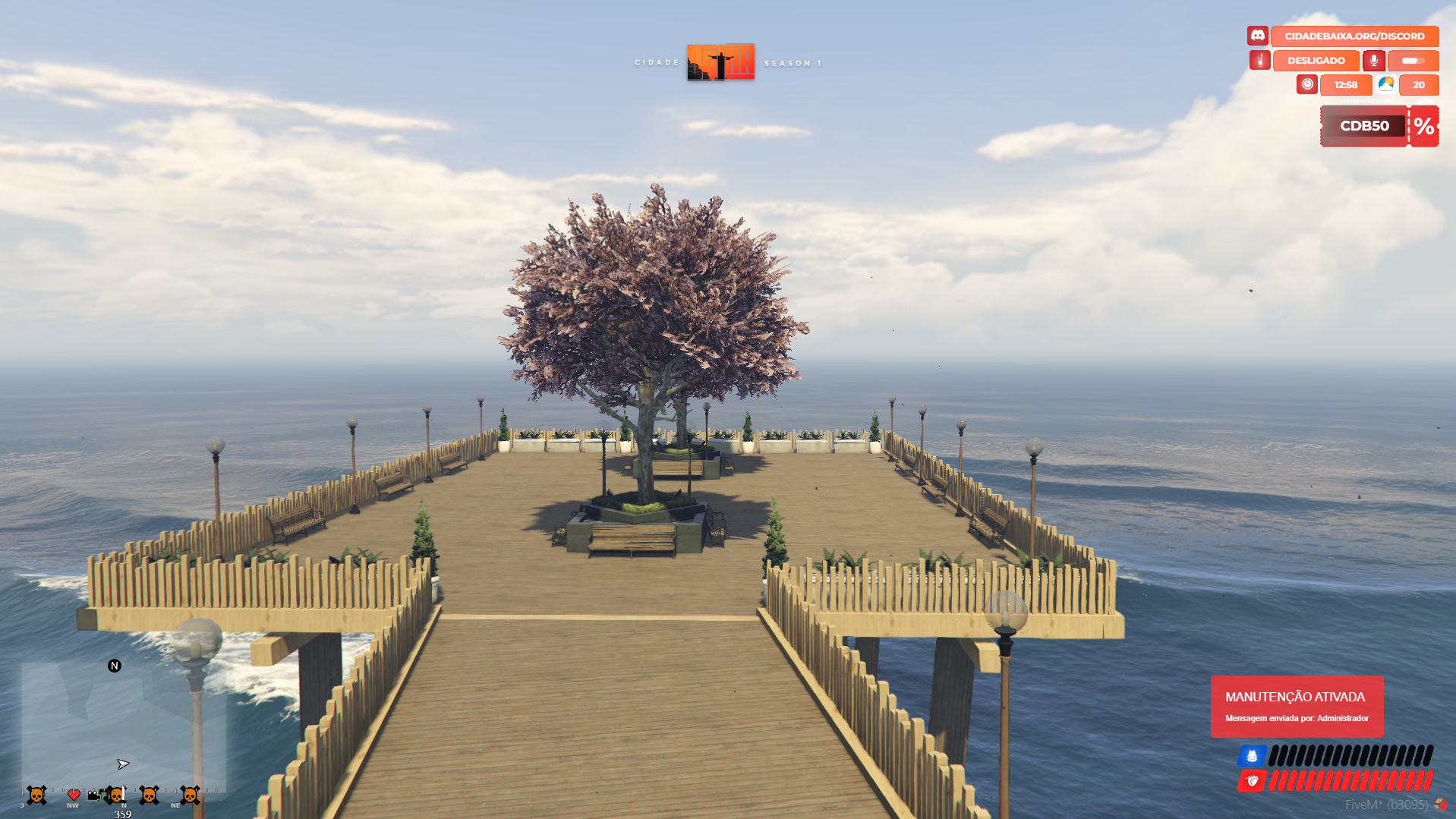1456x819 pixels.
Task: Click the FiveM watermark logo
Action: [x=1440, y=805]
